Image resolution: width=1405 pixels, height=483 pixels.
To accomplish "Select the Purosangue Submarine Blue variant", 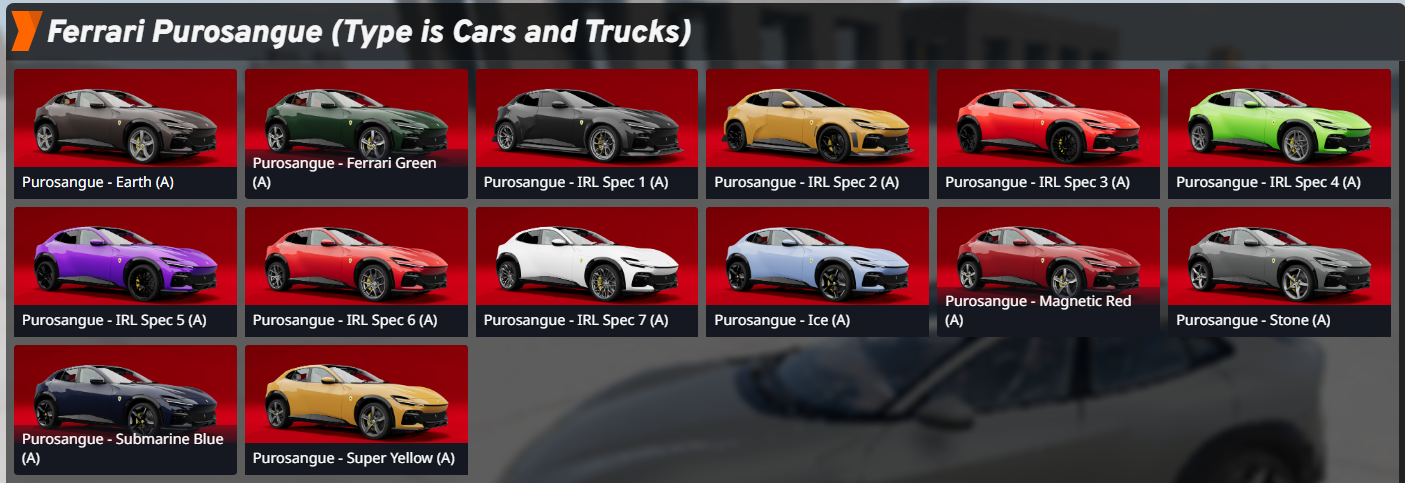I will (125, 408).
